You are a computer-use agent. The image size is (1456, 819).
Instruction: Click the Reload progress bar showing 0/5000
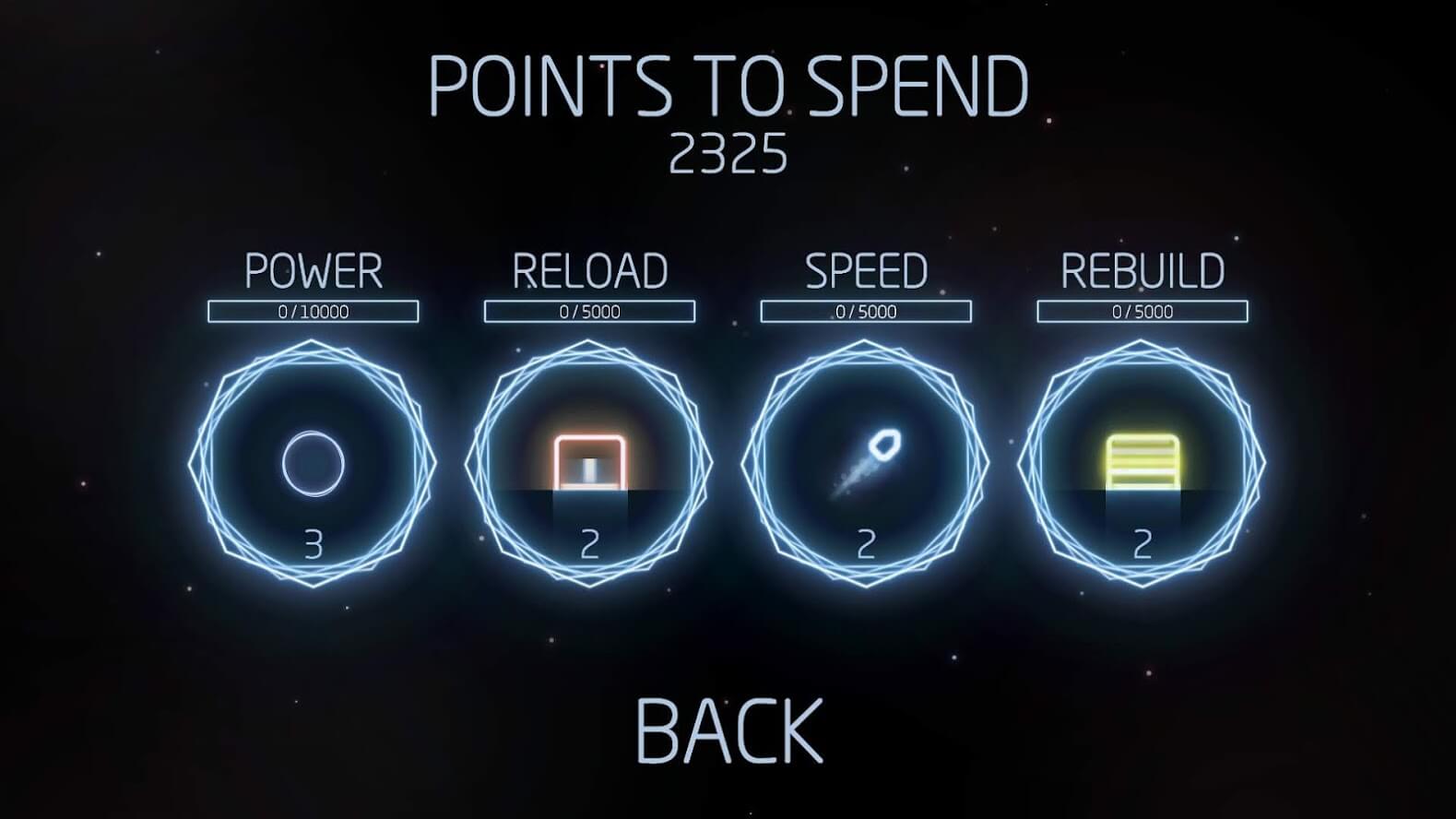coord(590,311)
